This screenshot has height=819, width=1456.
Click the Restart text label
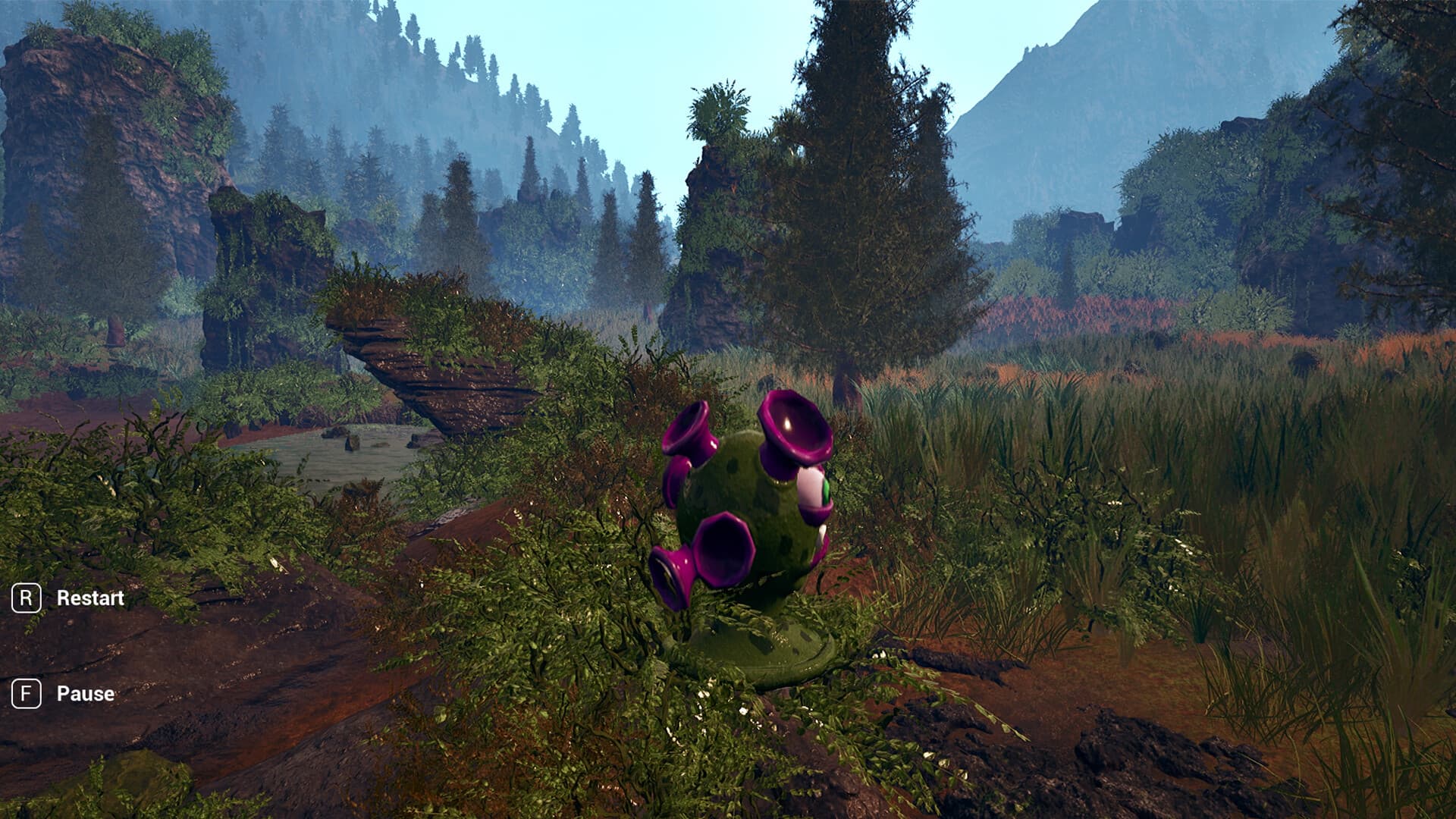point(89,598)
